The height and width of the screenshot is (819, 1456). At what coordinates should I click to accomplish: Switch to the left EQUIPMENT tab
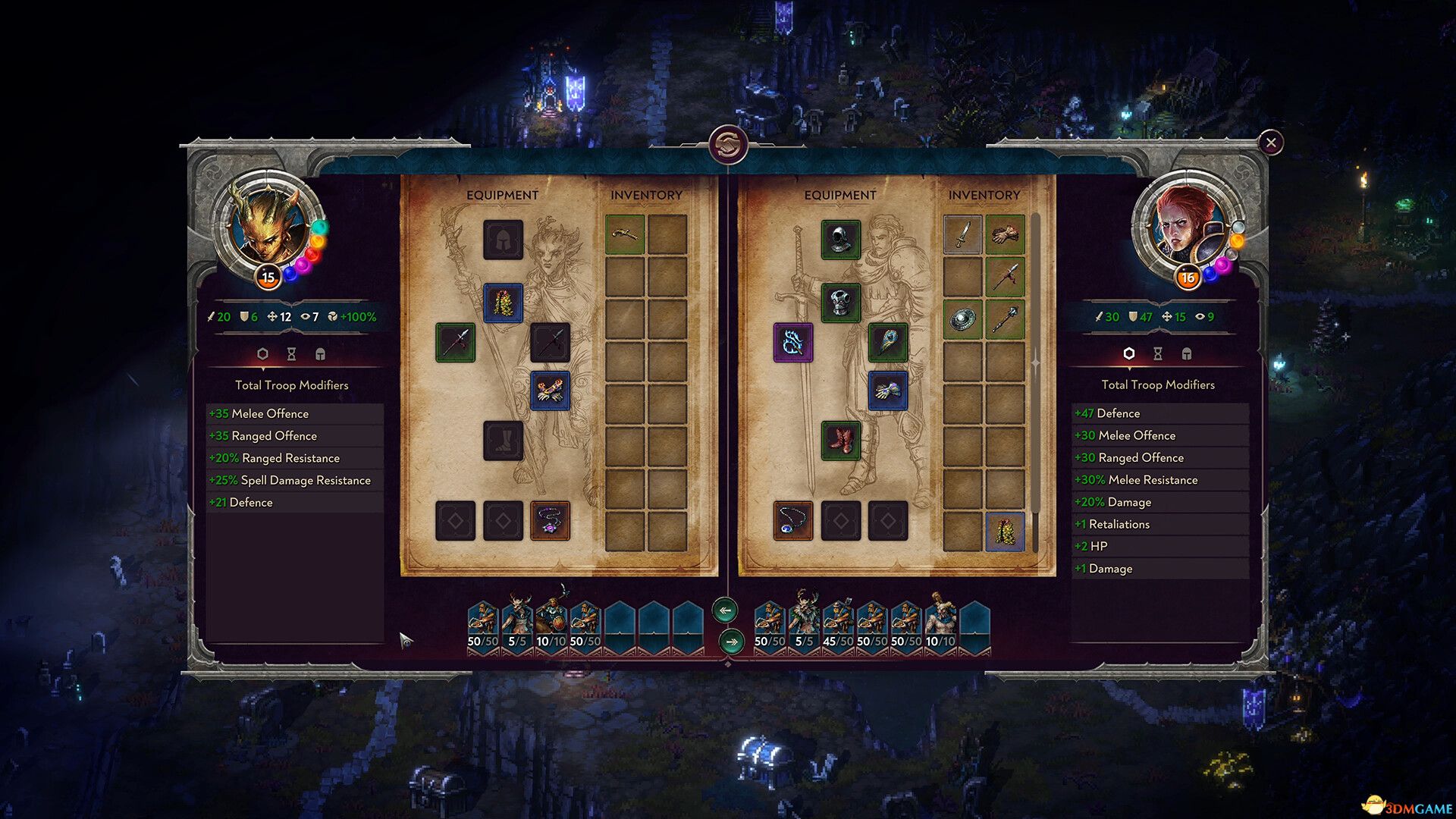coord(503,195)
